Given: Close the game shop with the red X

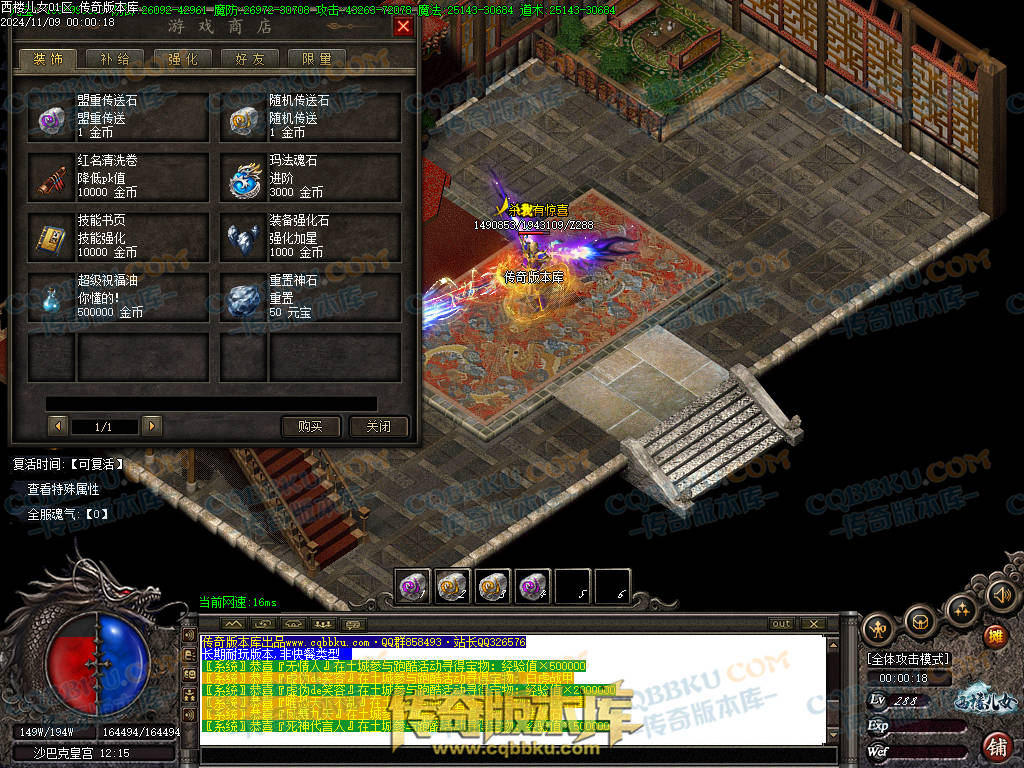Looking at the screenshot, I should click(x=403, y=27).
